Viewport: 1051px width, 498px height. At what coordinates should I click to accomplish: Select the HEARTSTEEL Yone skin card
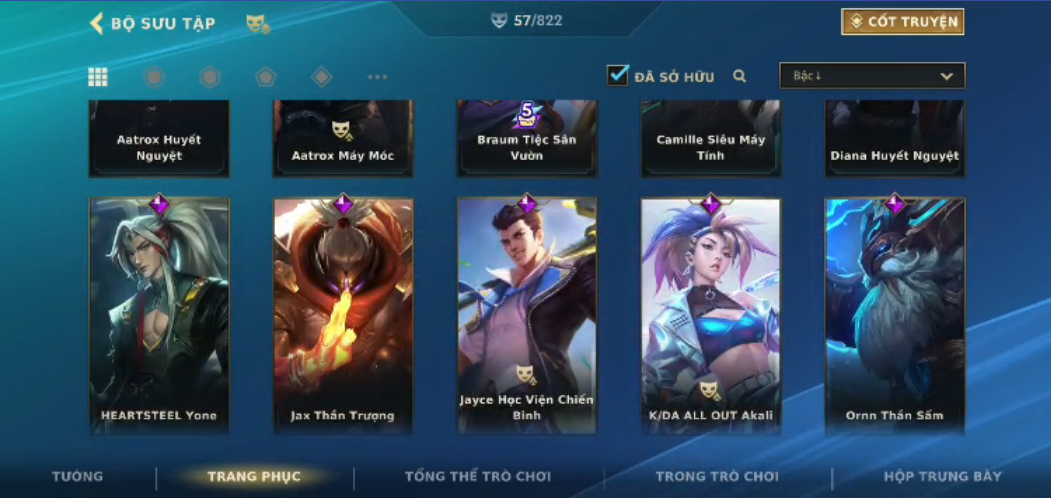159,315
